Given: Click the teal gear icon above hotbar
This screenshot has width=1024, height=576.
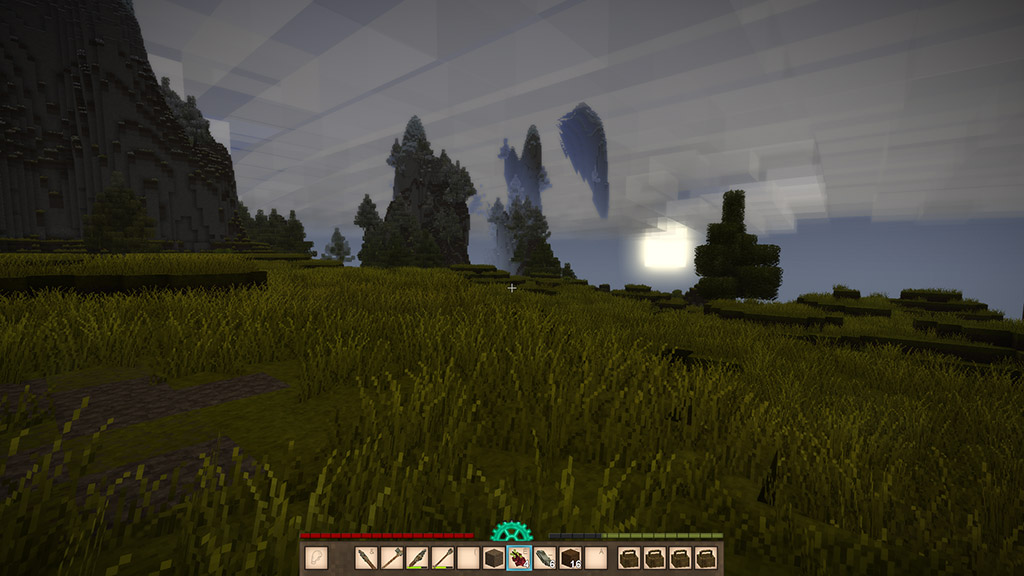Looking at the screenshot, I should click(x=511, y=533).
